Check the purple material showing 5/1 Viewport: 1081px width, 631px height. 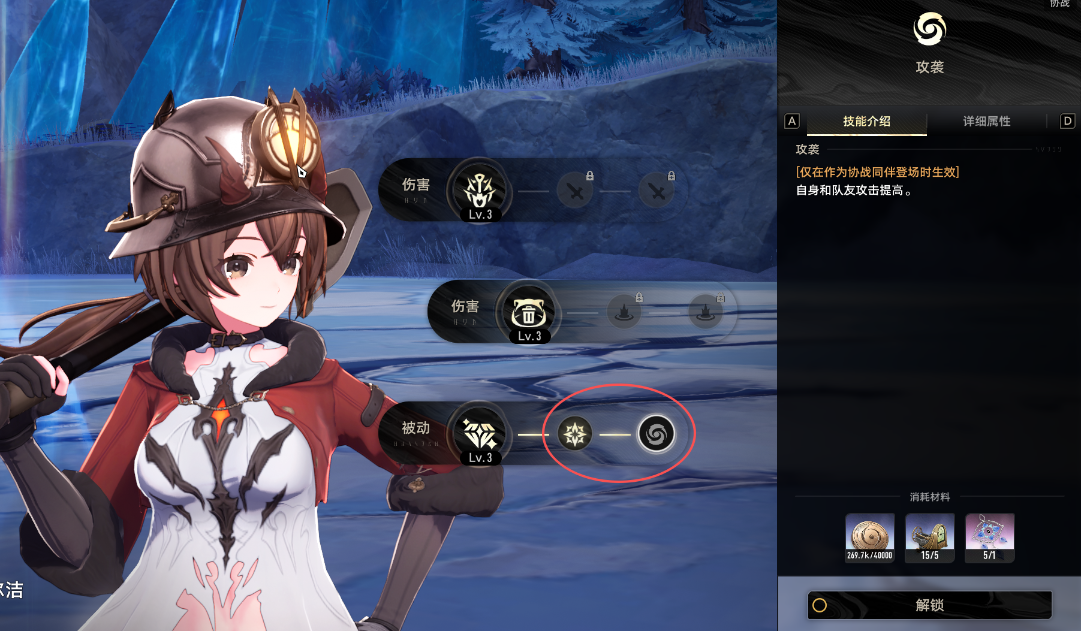[989, 537]
